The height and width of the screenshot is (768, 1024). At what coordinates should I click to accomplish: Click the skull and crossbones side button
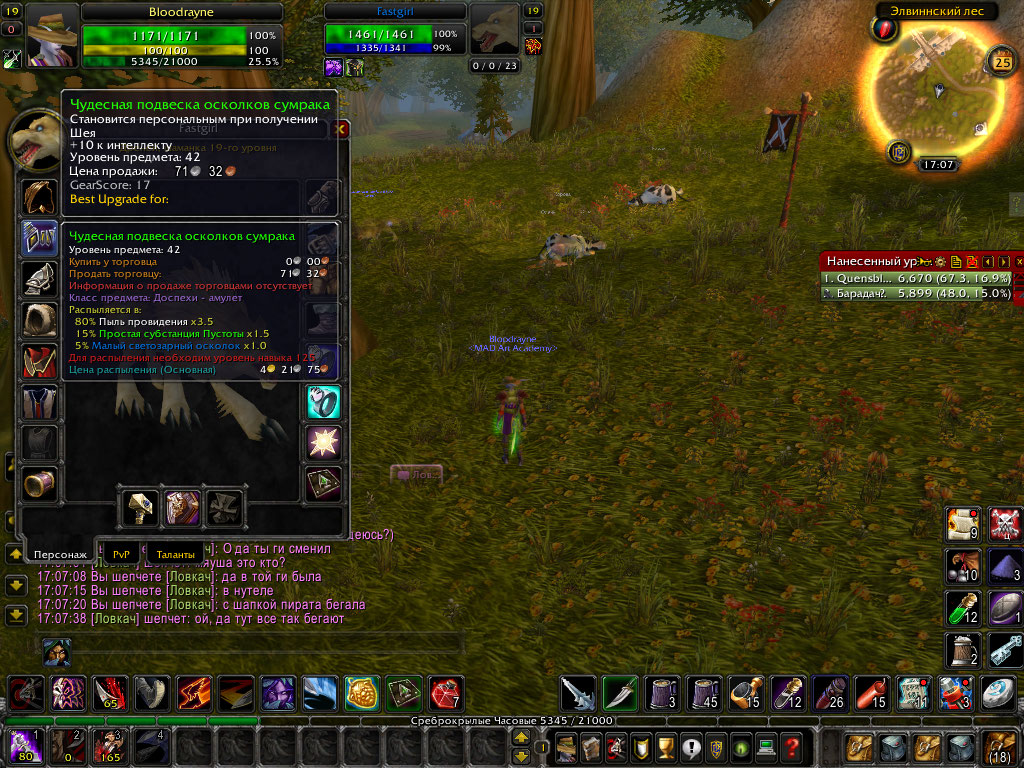click(1005, 523)
